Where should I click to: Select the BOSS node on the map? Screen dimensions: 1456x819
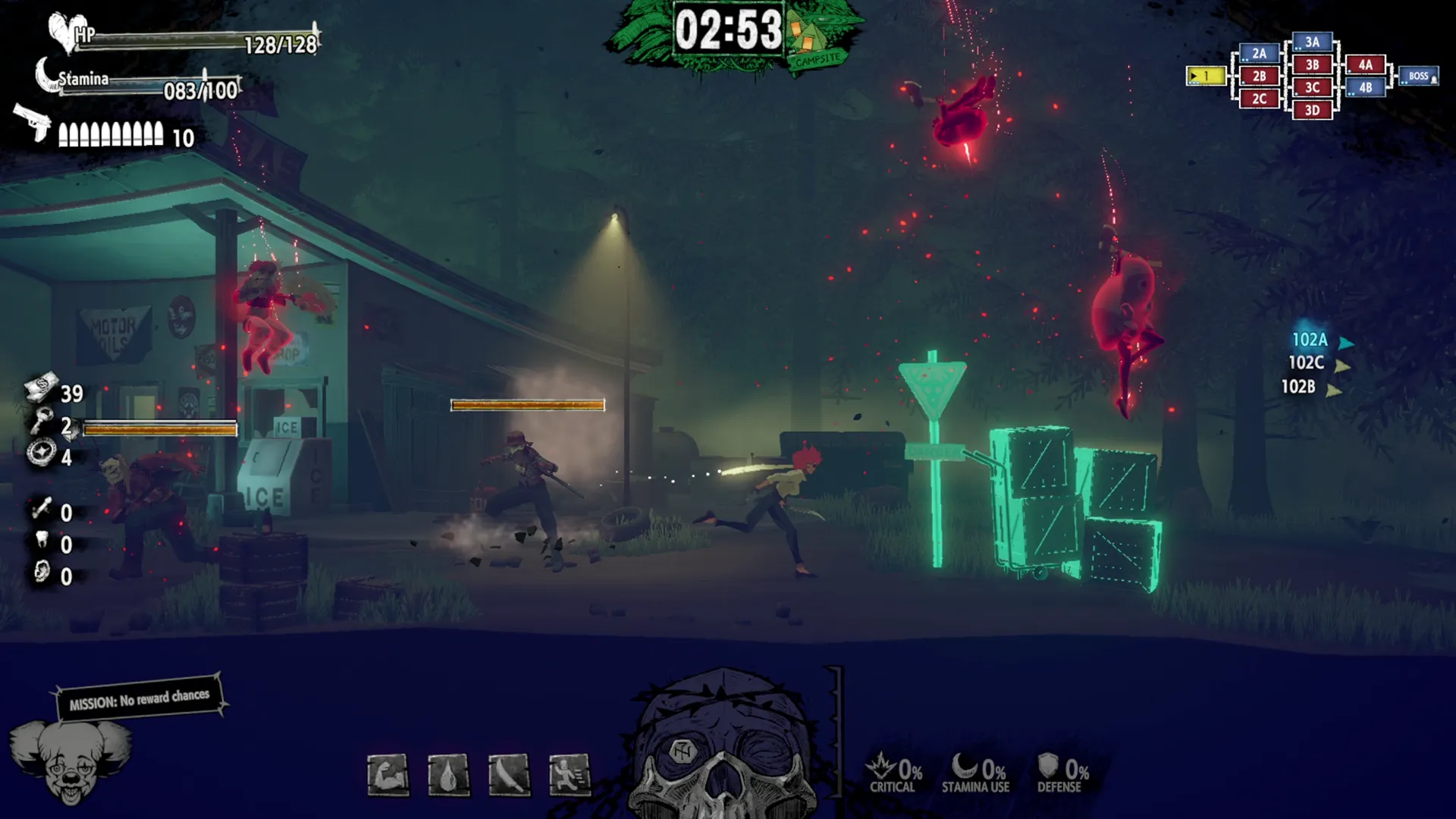[1417, 76]
